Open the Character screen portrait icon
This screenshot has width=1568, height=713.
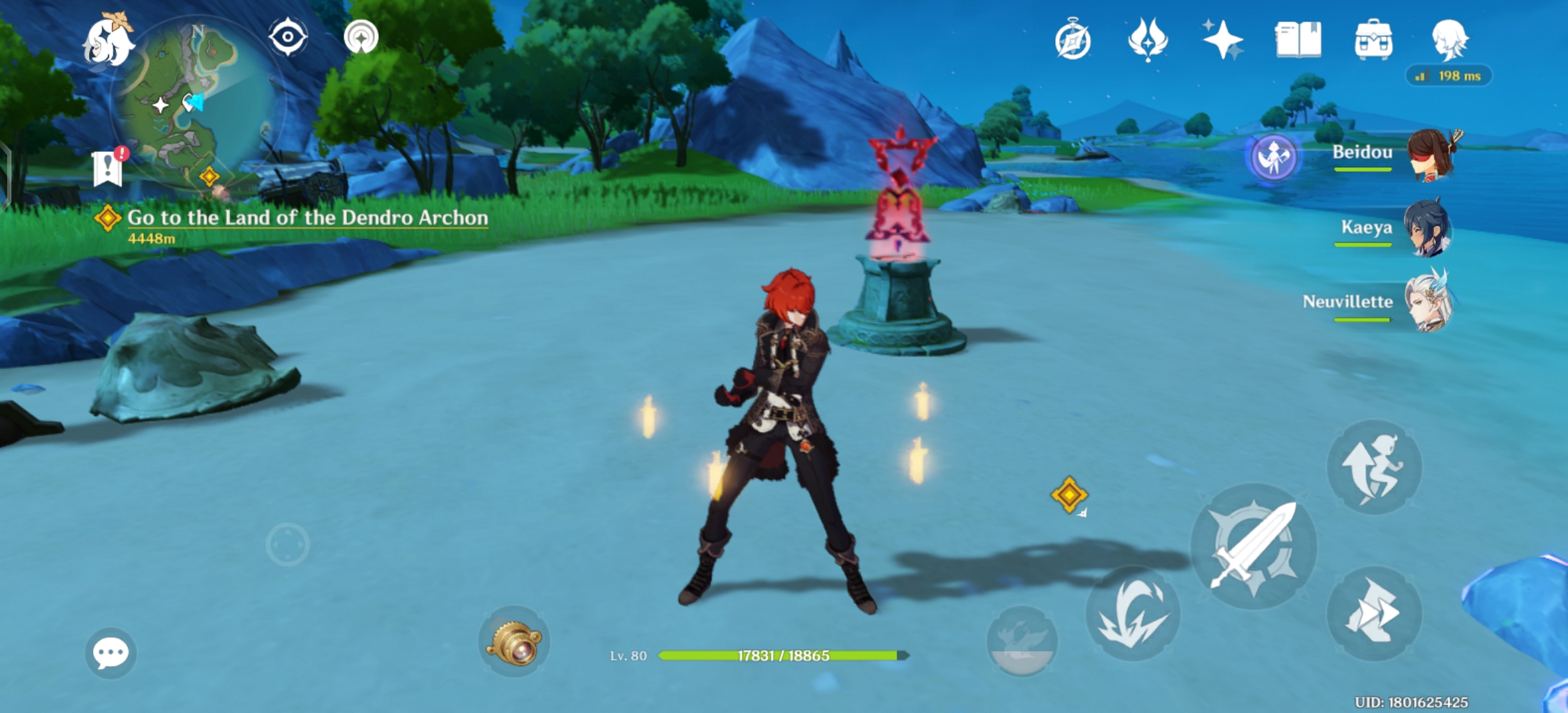pyautogui.click(x=1450, y=41)
